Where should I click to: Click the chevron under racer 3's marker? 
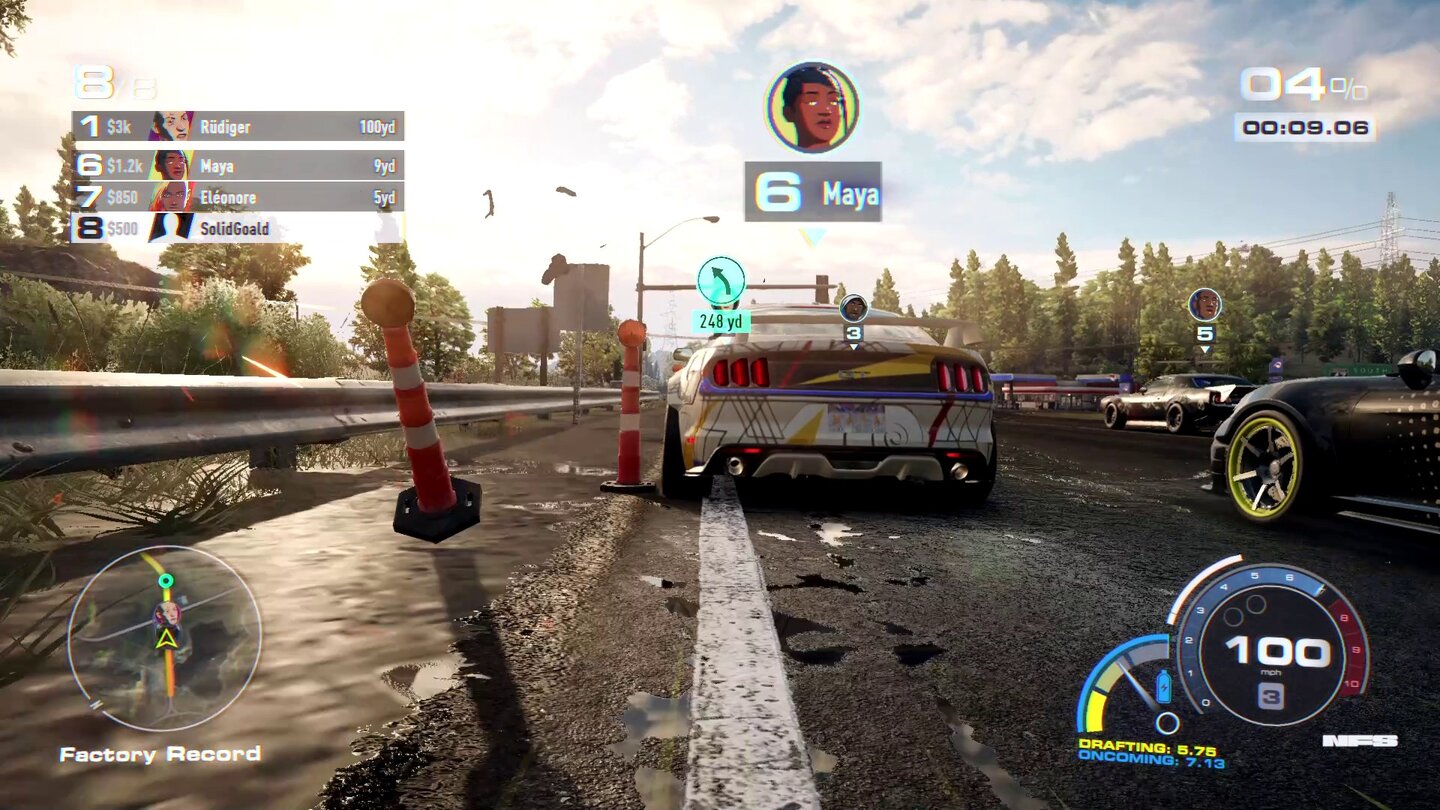point(855,347)
